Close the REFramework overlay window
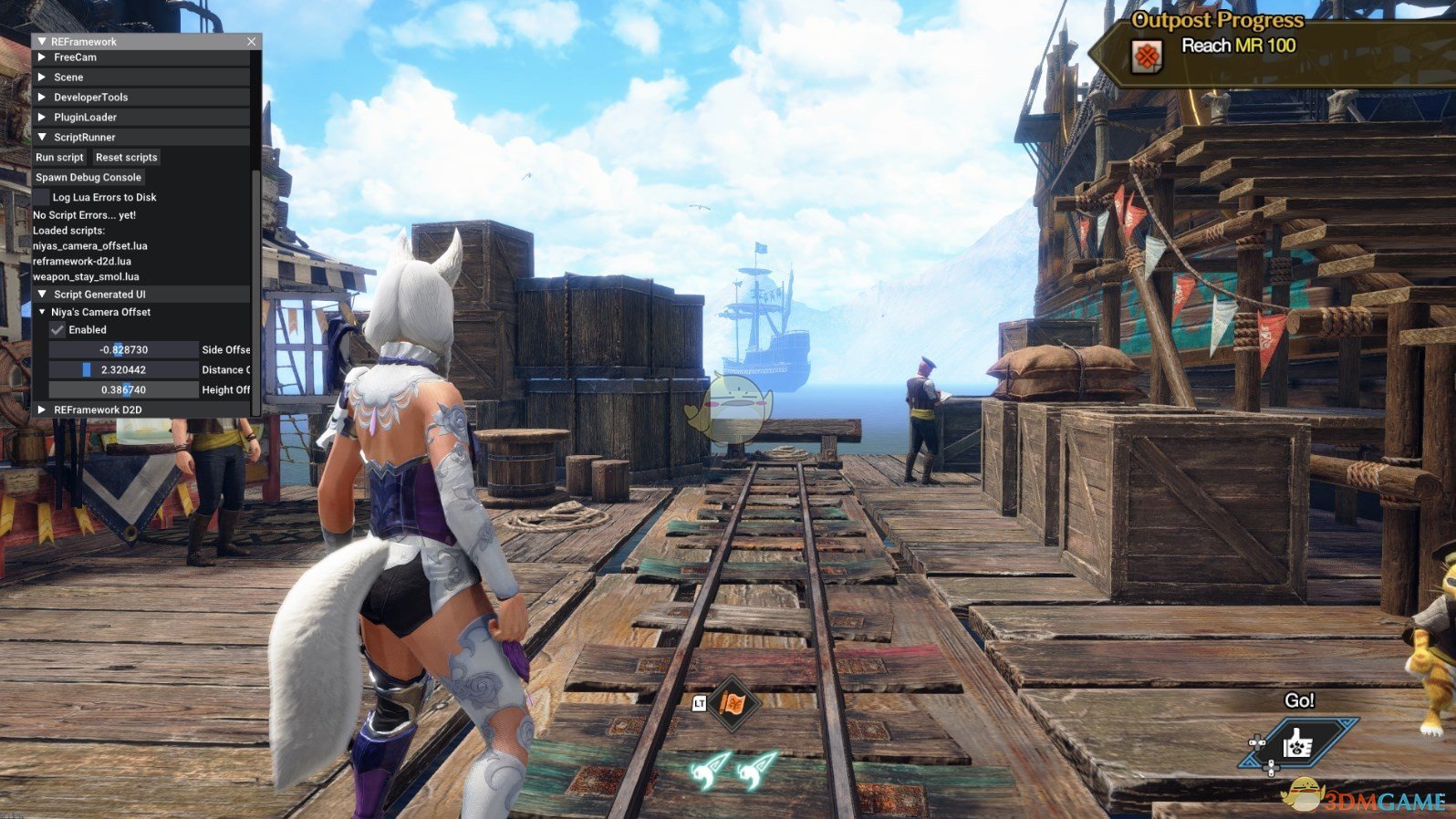1456x819 pixels. coord(251,42)
